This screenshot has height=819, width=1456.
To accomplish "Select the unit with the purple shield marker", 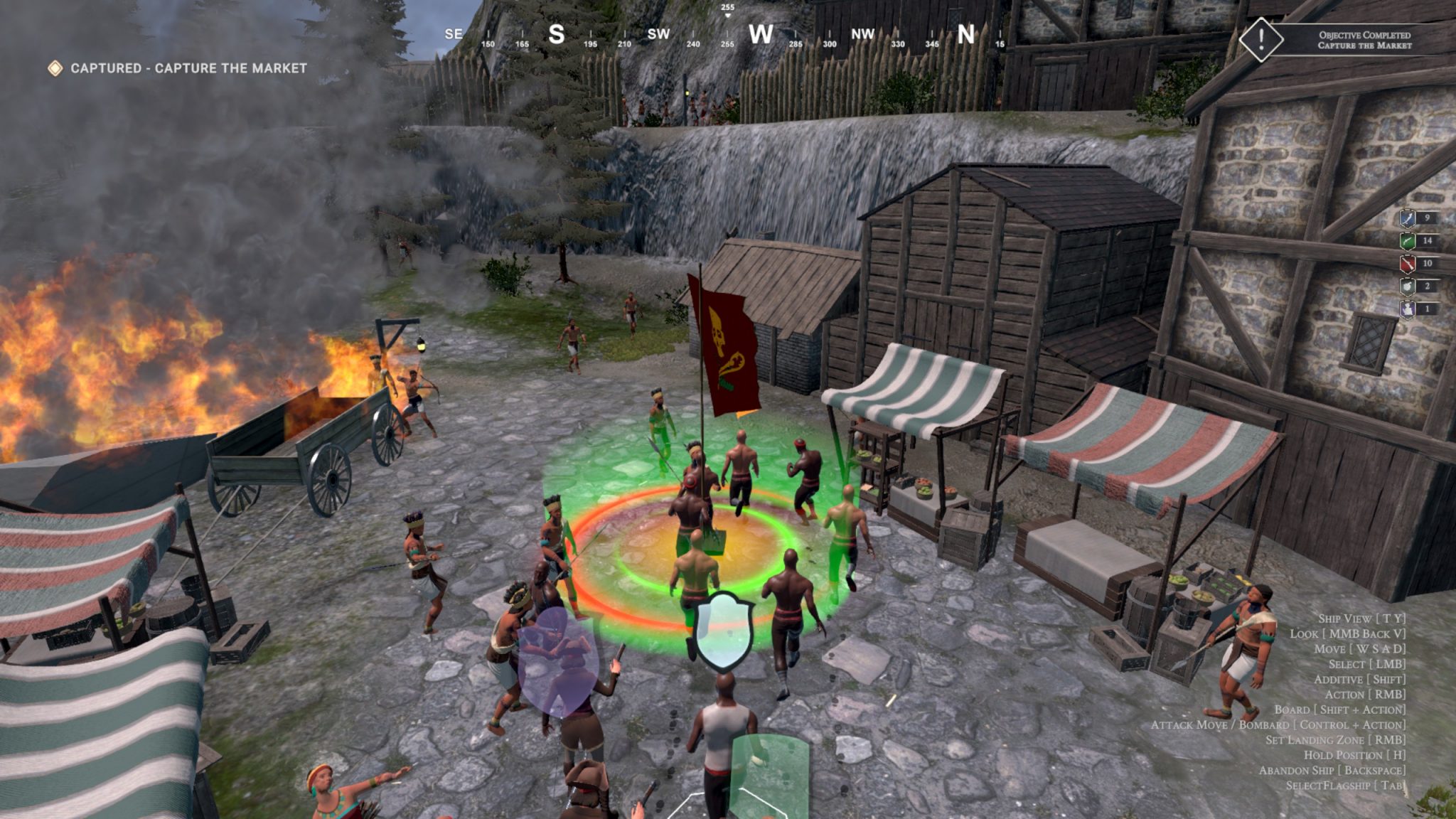I will coord(557,662).
